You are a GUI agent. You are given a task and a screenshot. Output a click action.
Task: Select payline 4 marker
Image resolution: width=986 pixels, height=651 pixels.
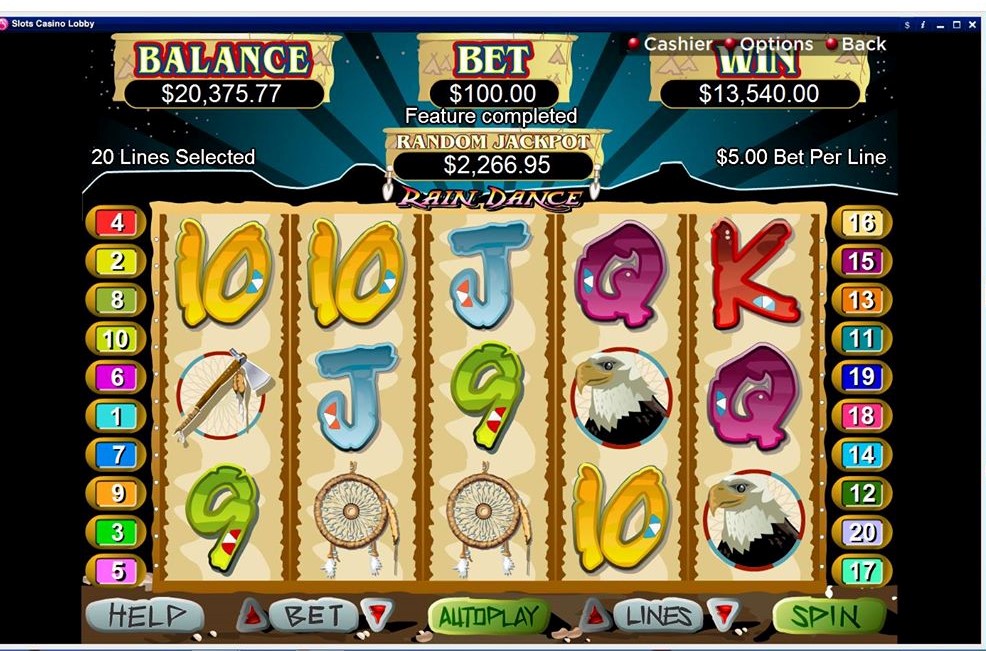pos(116,223)
